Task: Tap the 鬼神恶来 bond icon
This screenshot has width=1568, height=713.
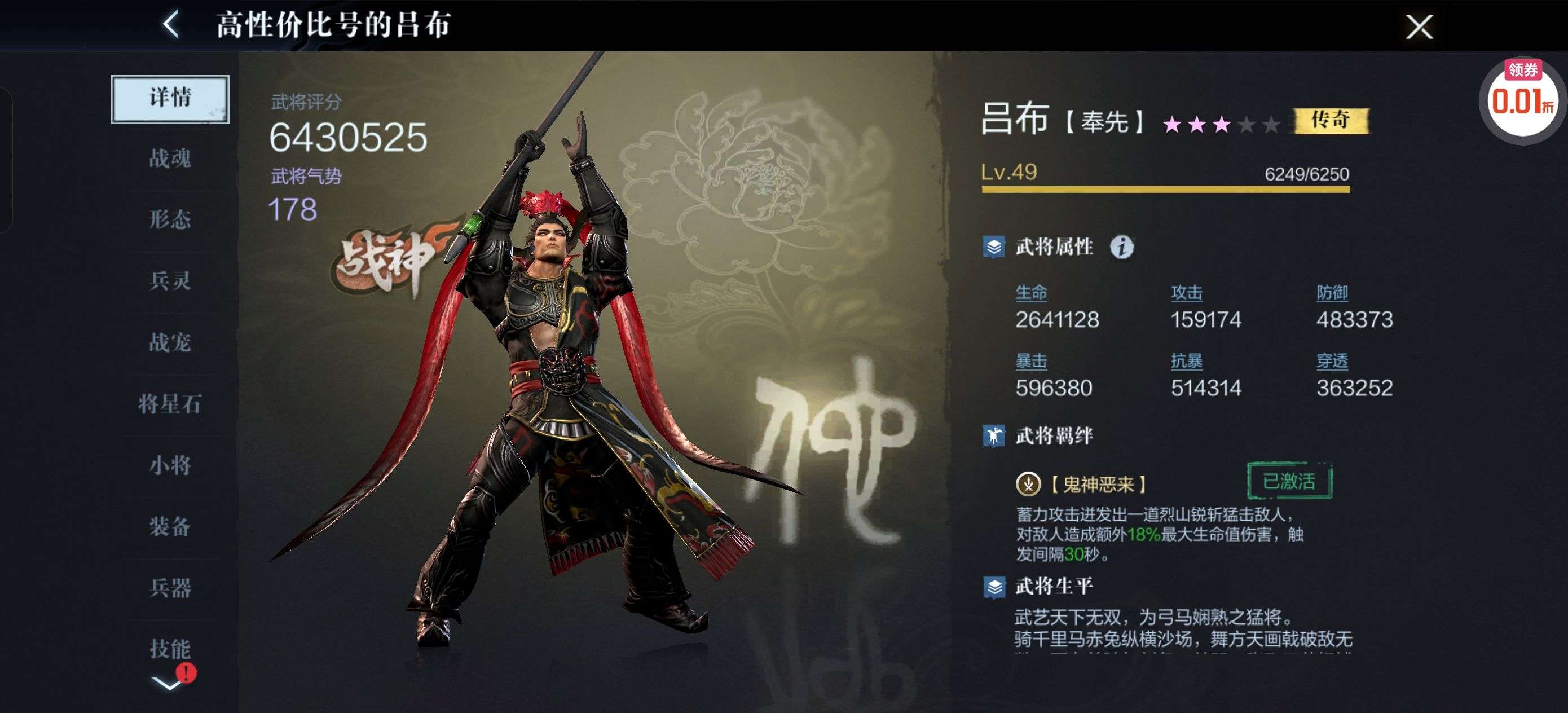Action: pyautogui.click(x=1028, y=484)
